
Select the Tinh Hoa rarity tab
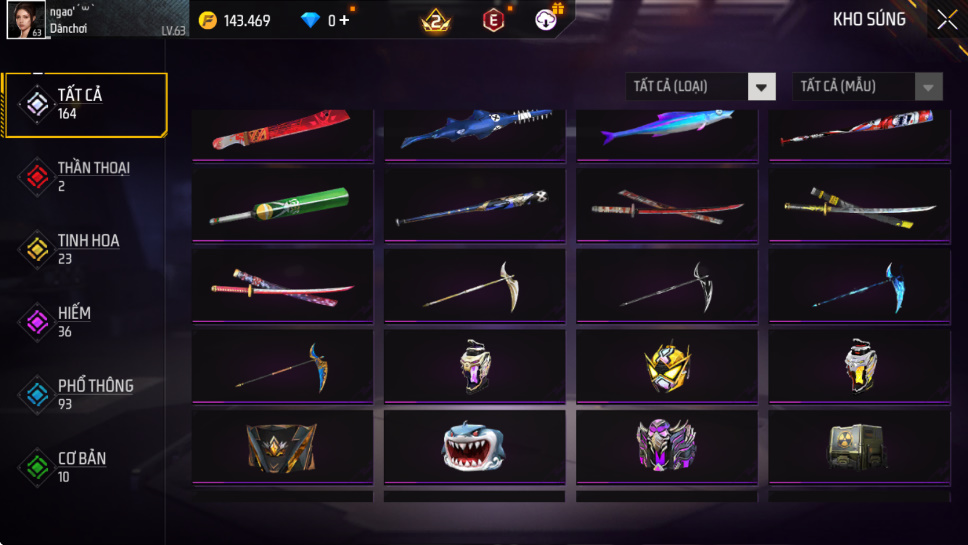point(84,249)
